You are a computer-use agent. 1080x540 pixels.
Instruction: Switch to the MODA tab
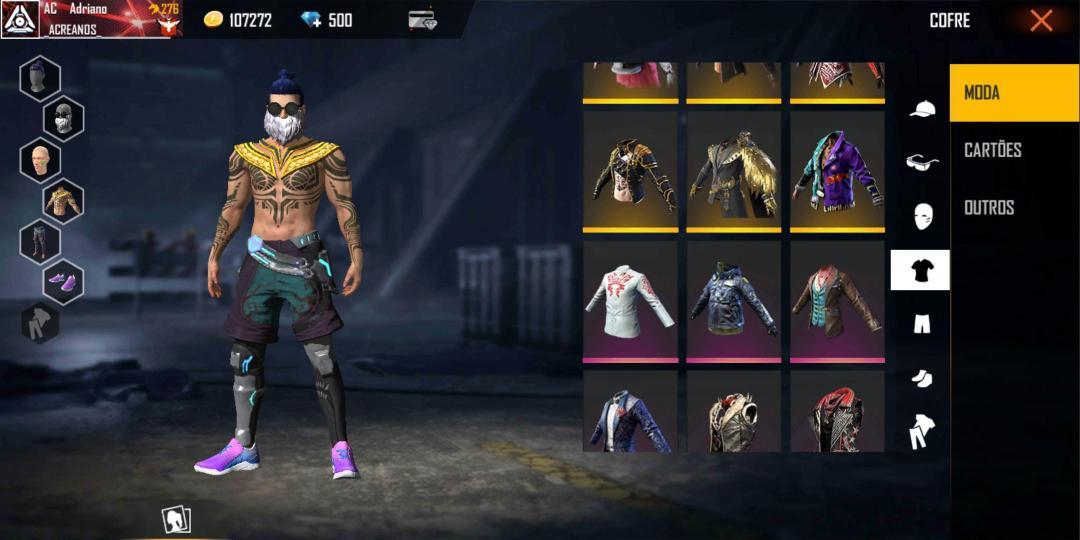[x=1014, y=93]
